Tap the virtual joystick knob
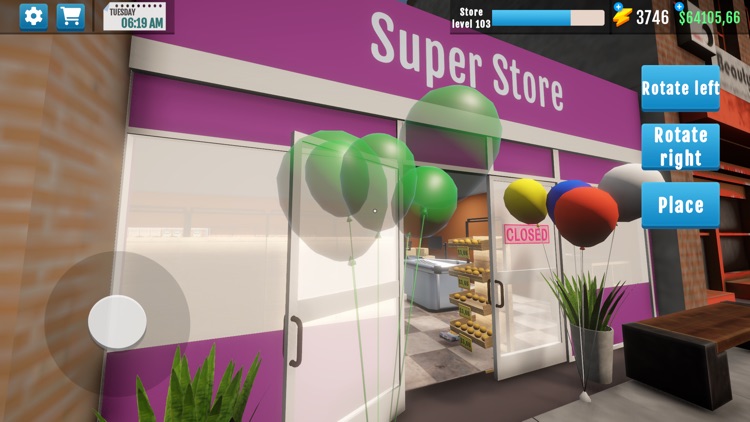The width and height of the screenshot is (750, 422). click(x=117, y=322)
